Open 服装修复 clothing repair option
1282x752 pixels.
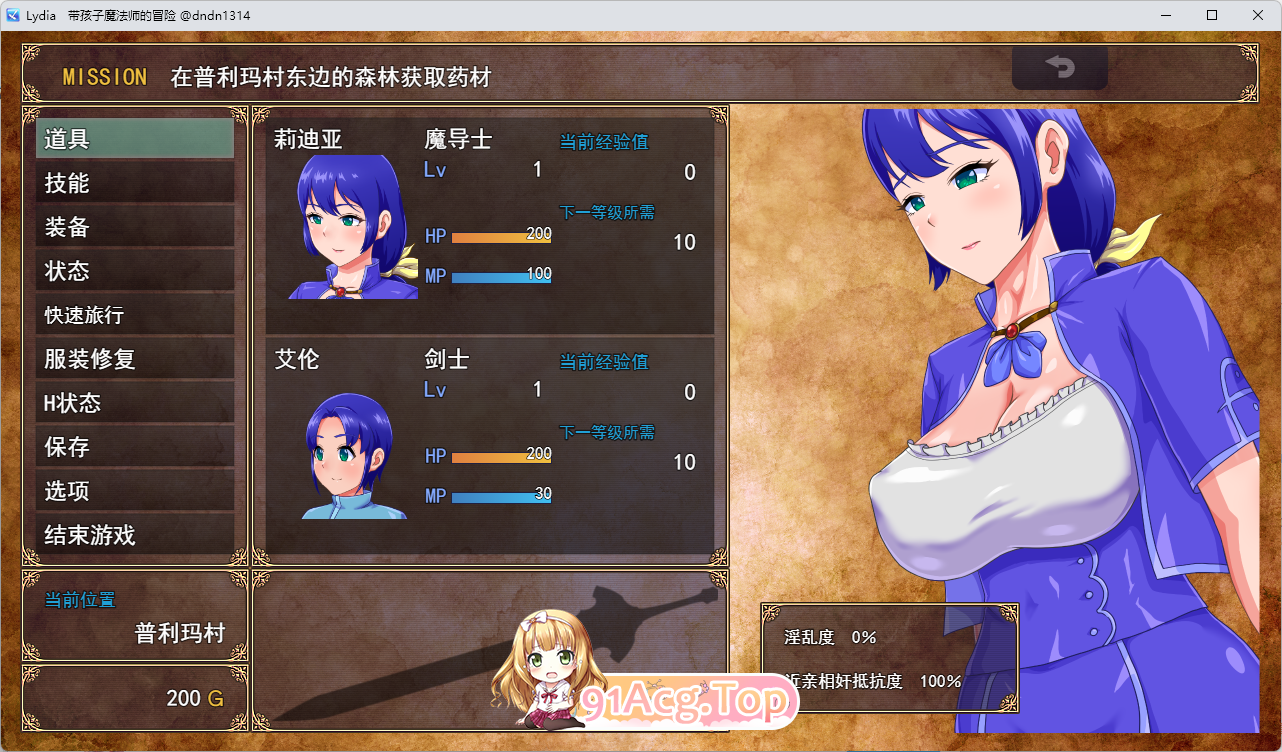[x=134, y=358]
